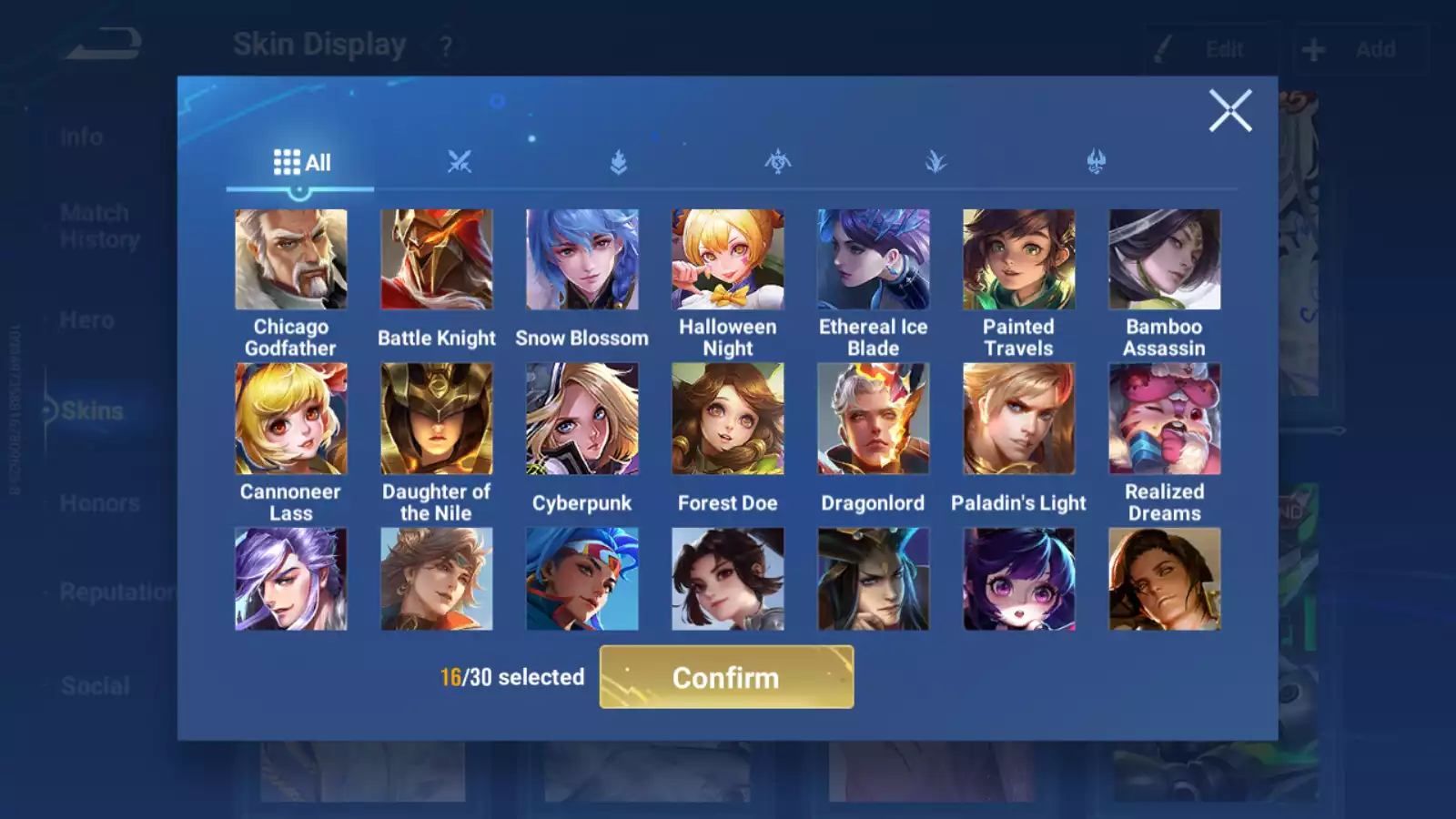
Task: Click the Dragonlord skin thumbnail
Action: point(874,418)
